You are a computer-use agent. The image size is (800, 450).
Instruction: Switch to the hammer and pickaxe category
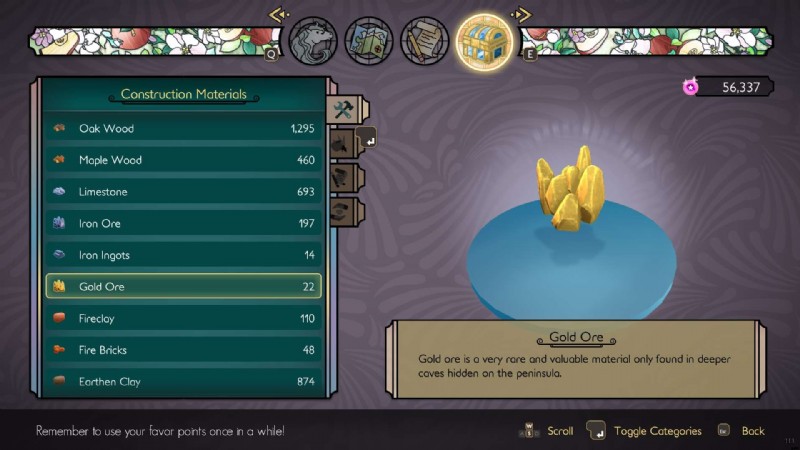click(341, 110)
